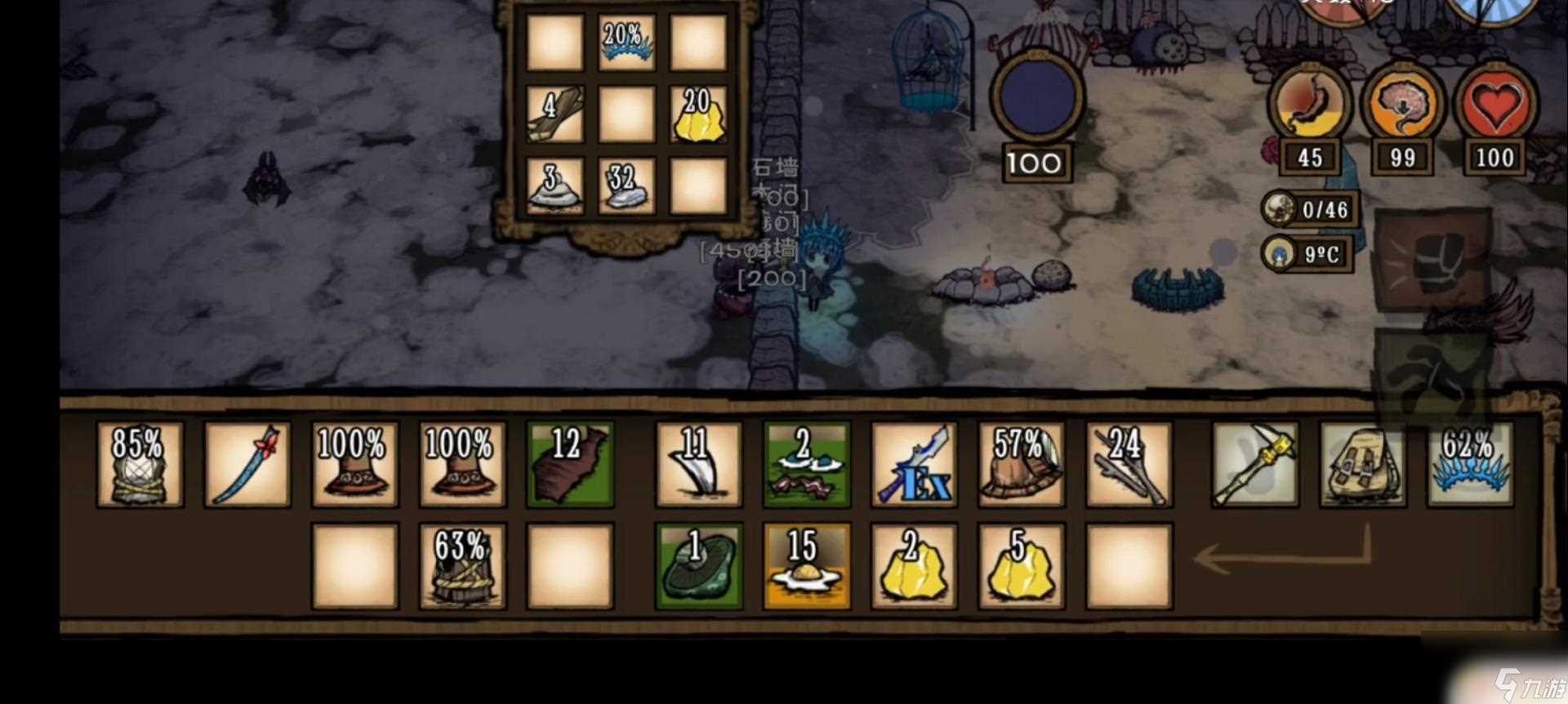Image resolution: width=1568 pixels, height=704 pixels.
Task: Grab the 4 boards from the chest
Action: coord(555,114)
